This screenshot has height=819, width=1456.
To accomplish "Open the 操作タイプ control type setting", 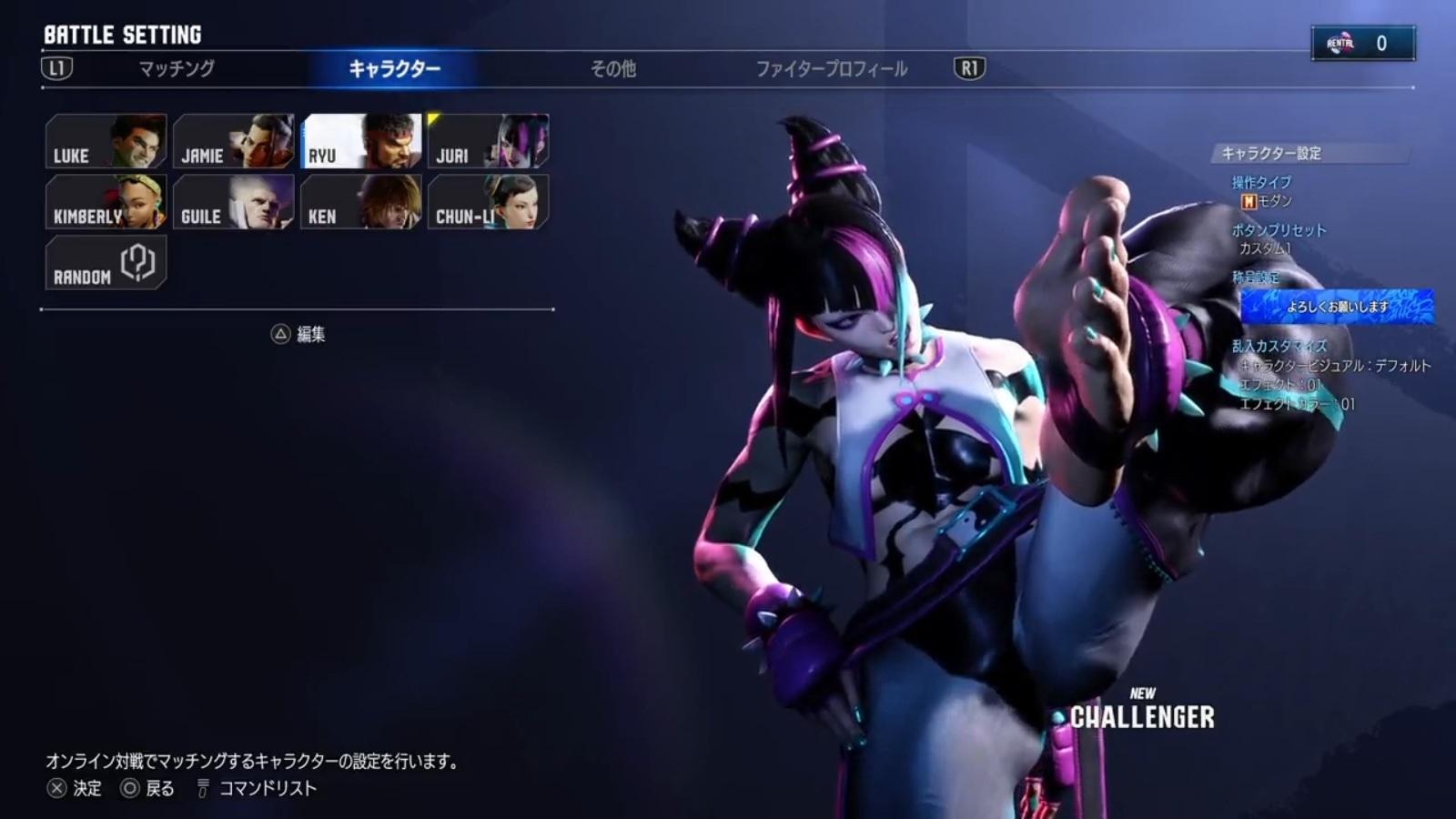I will pyautogui.click(x=1261, y=191).
